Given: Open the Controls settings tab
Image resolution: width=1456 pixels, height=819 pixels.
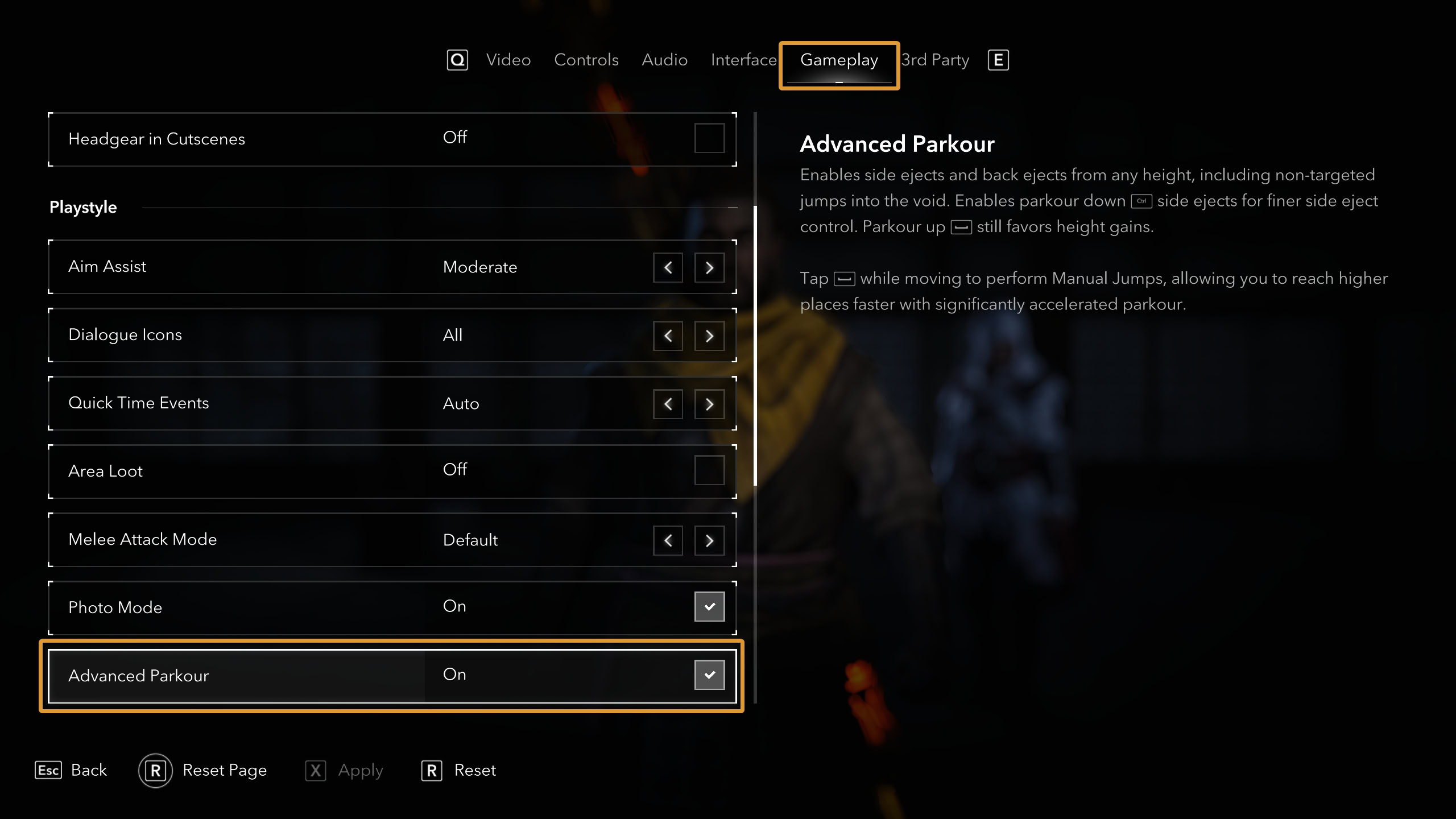Looking at the screenshot, I should [x=586, y=60].
